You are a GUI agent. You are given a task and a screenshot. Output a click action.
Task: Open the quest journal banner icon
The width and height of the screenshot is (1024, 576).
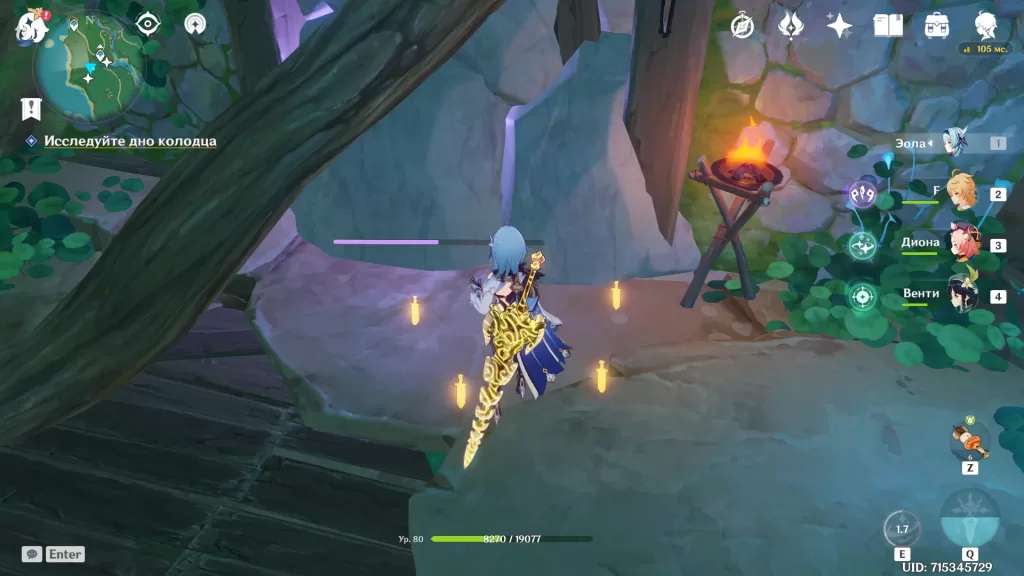point(31,108)
